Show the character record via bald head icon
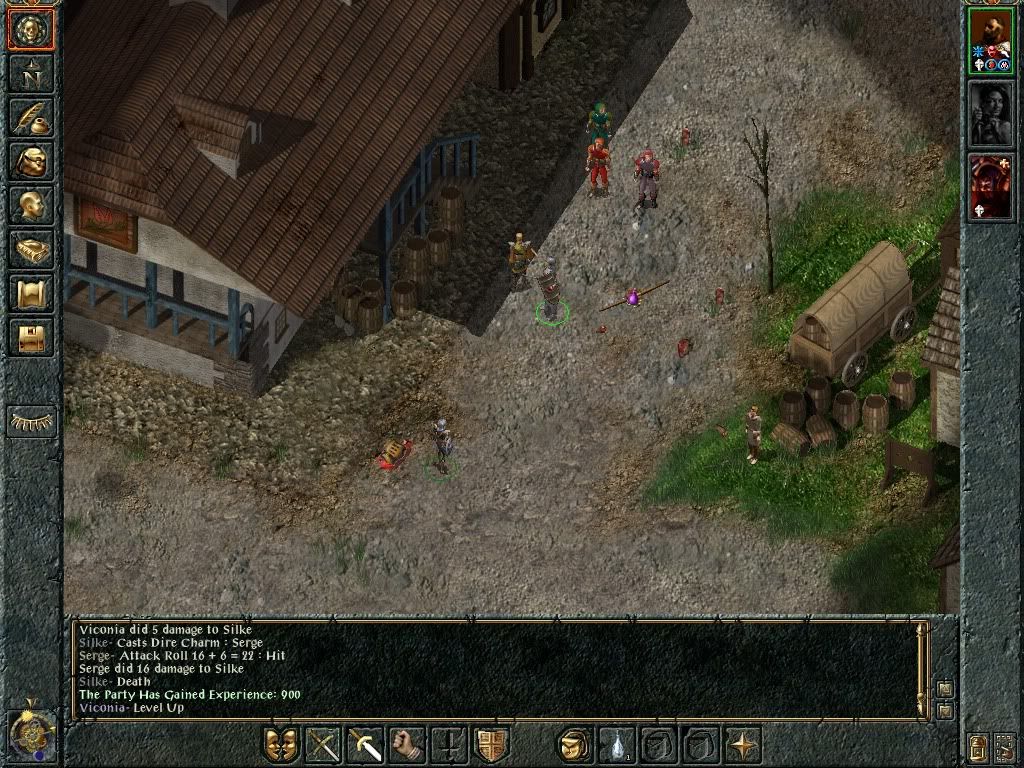Image resolution: width=1024 pixels, height=768 pixels. 30,205
